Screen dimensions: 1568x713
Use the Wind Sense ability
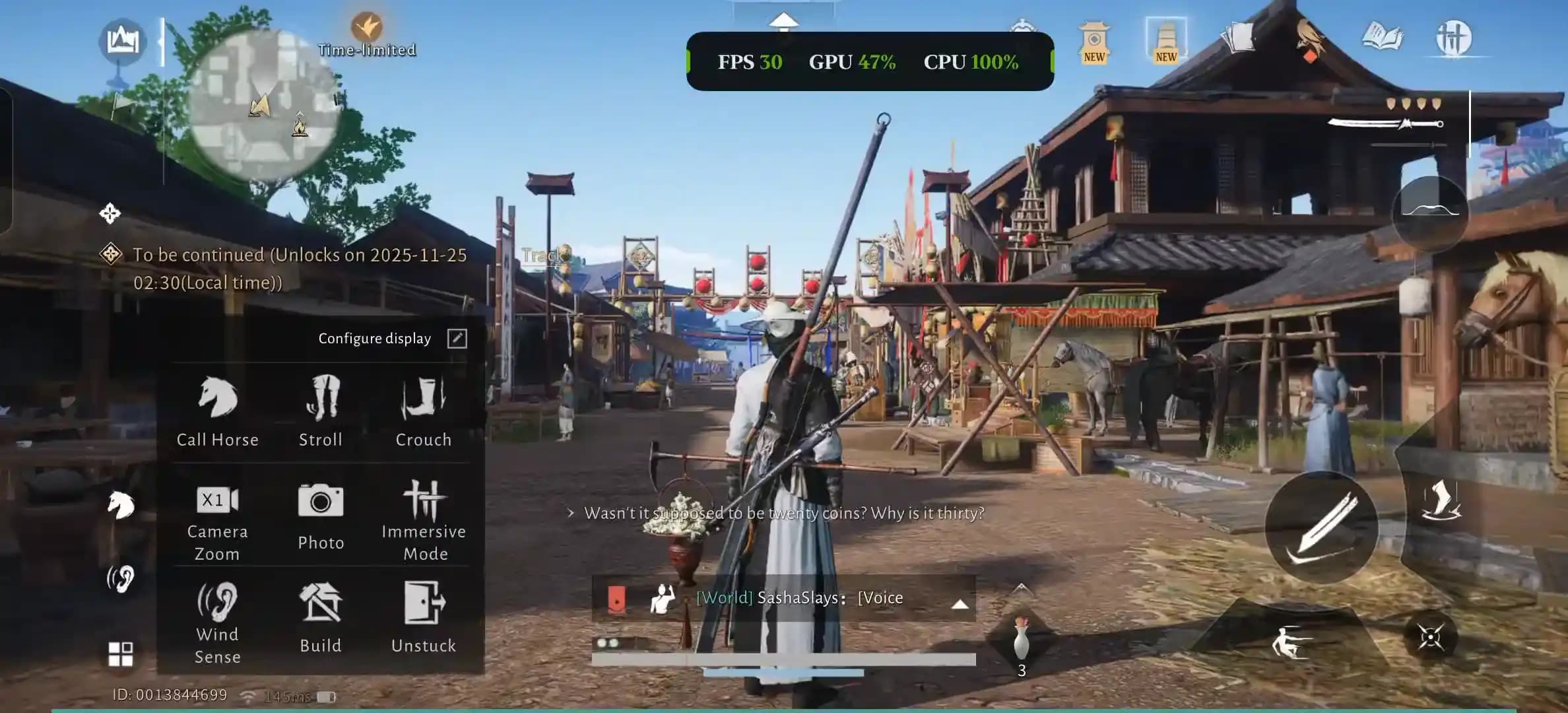(217, 622)
